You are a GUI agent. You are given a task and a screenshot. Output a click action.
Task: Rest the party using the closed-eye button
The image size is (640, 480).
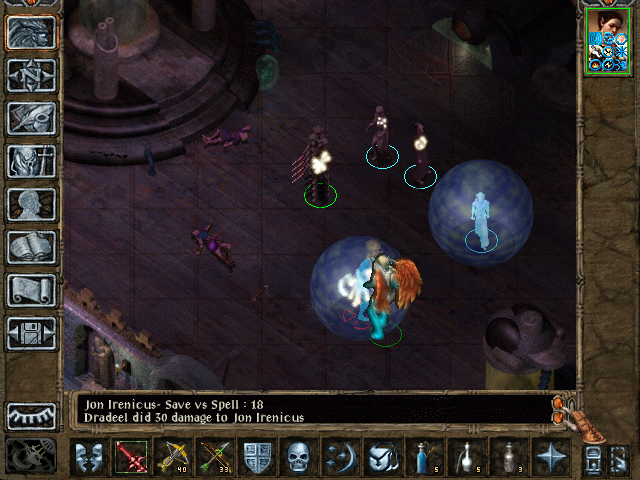(x=31, y=416)
